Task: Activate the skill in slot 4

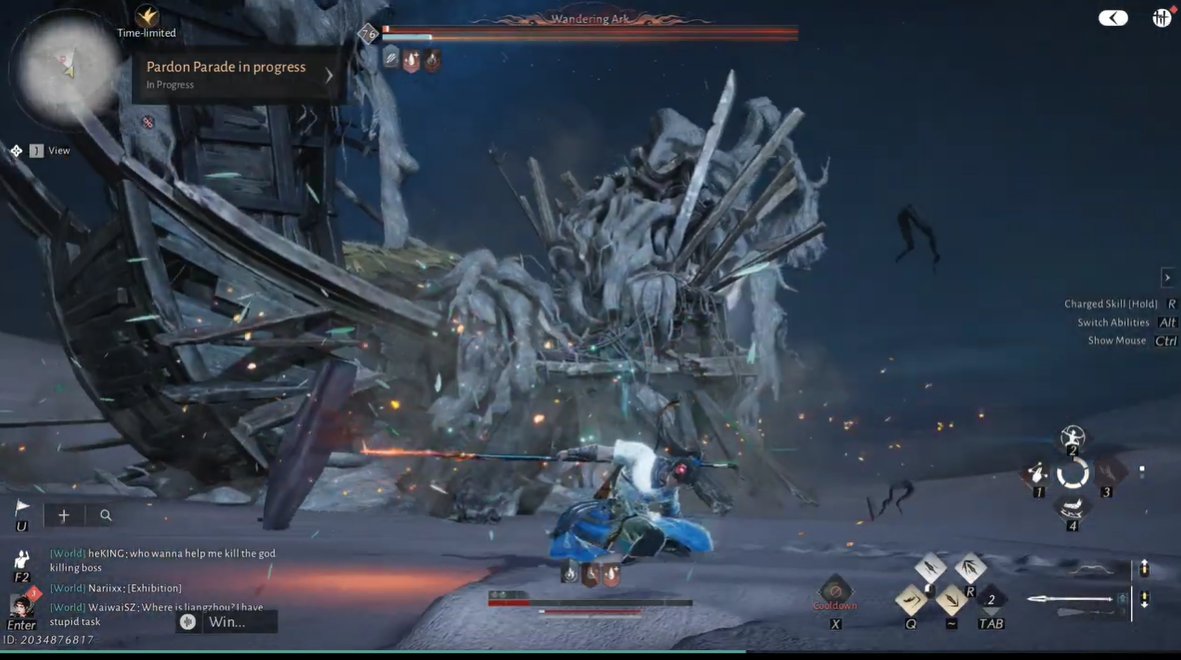Action: [x=1072, y=510]
